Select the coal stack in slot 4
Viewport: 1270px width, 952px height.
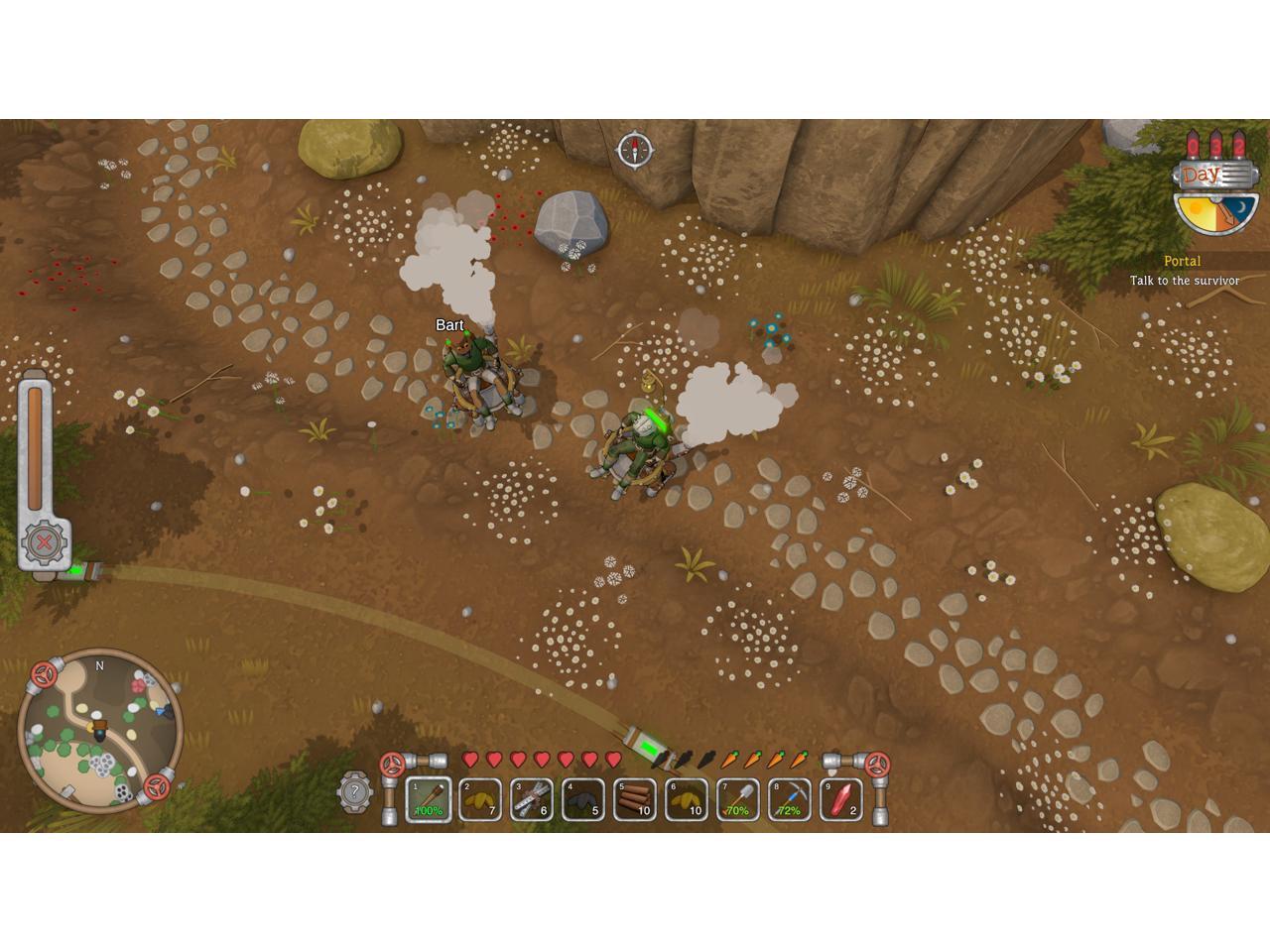coord(583,799)
